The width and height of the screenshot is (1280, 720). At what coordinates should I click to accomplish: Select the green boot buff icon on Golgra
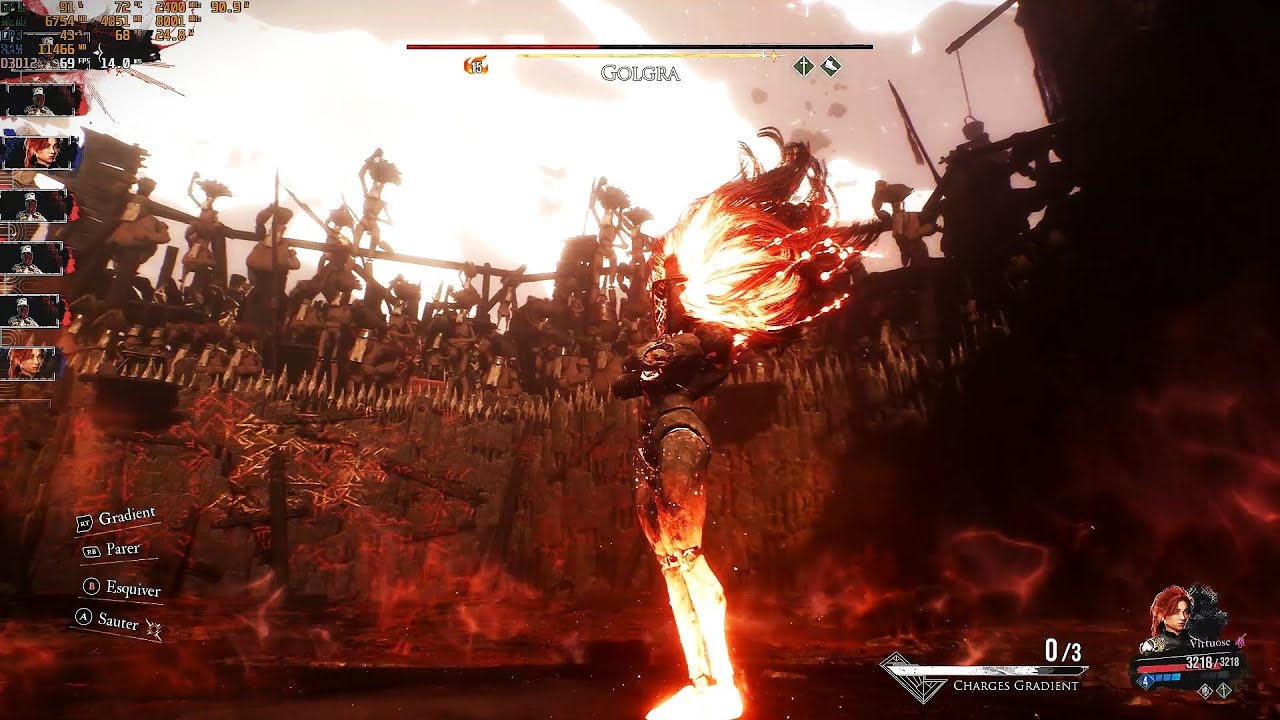tap(831, 67)
